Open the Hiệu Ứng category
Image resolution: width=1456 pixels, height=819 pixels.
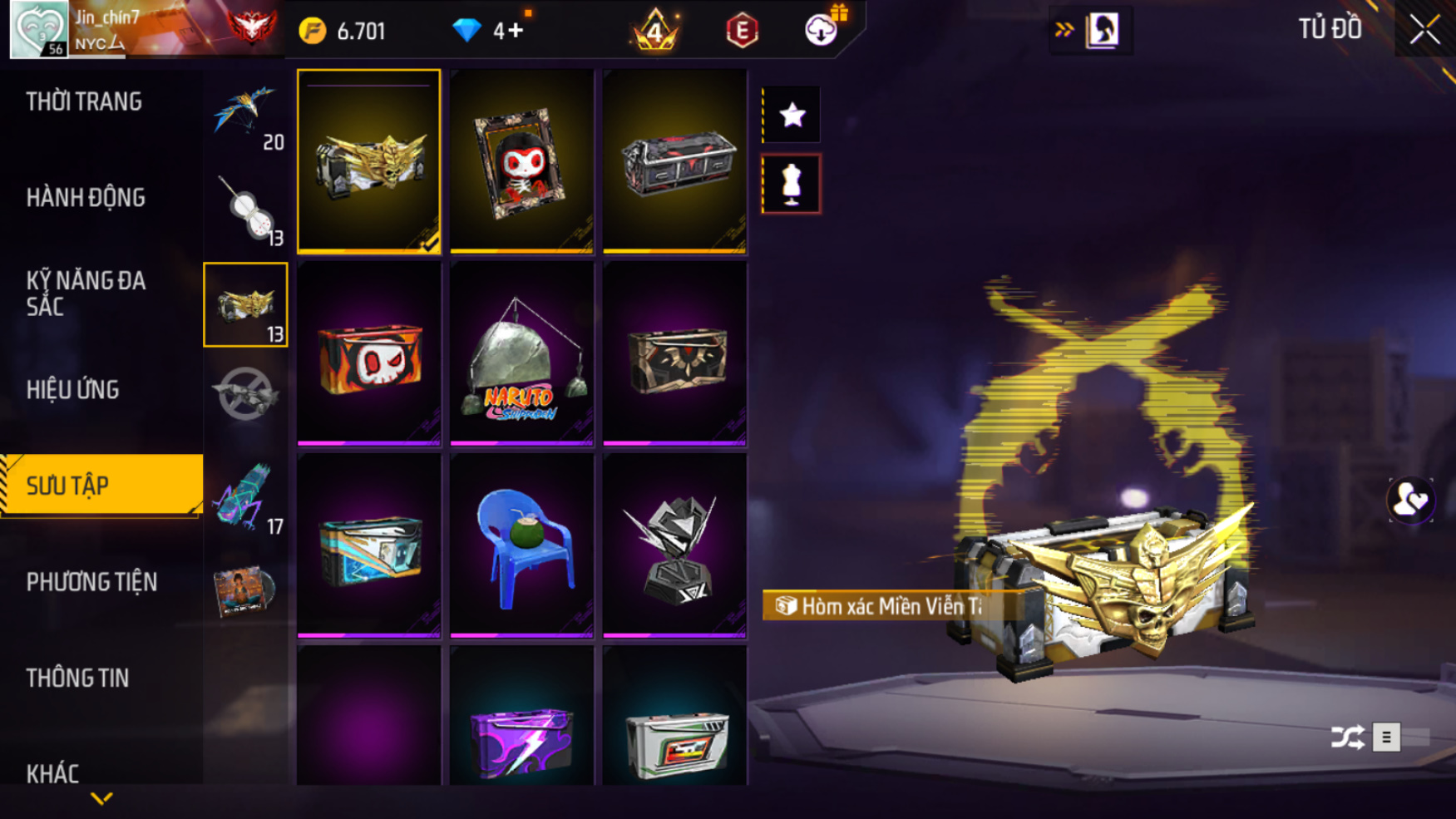tap(73, 390)
